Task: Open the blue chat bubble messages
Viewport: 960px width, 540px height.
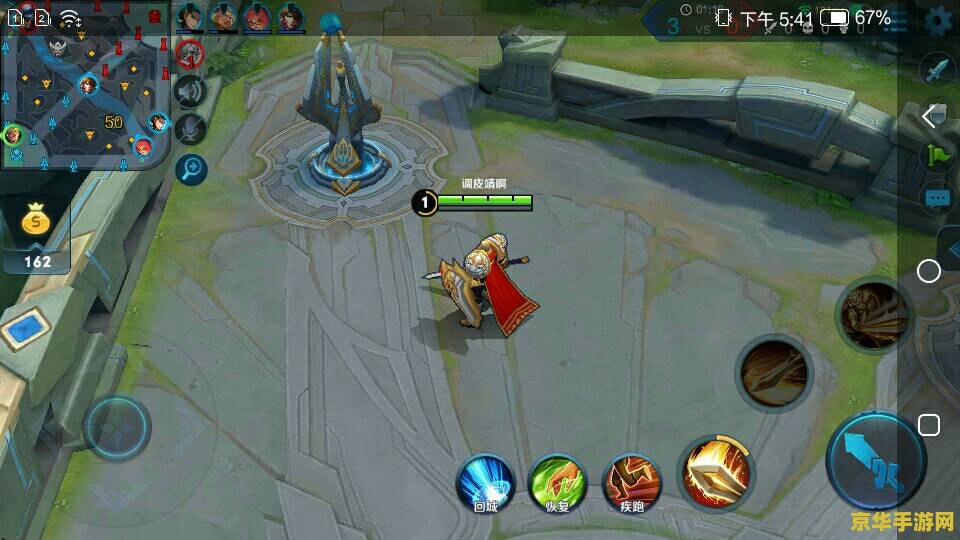Action: pos(937,198)
